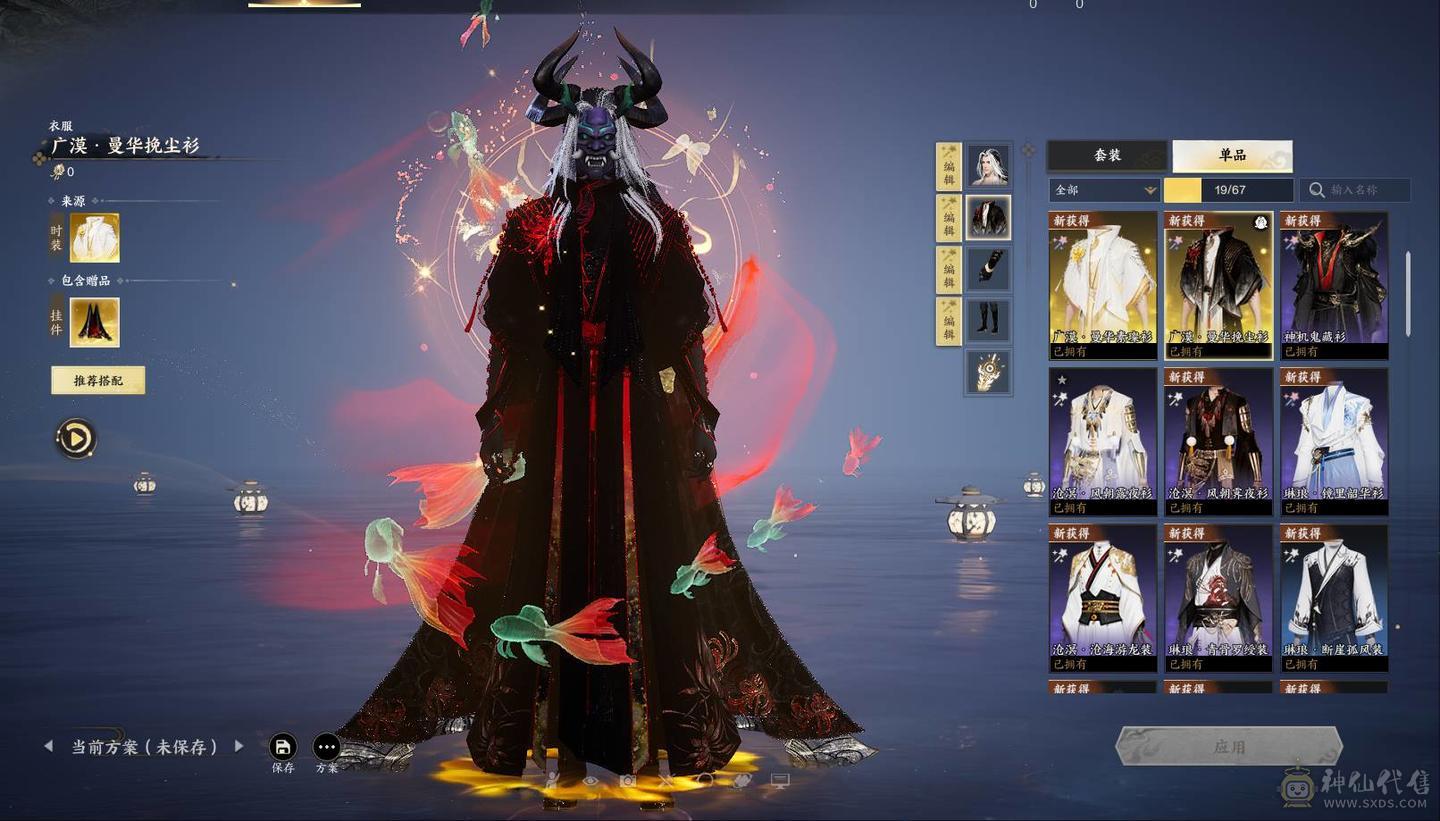
Task: Save the scheme with the 保存 icon
Action: click(x=283, y=747)
